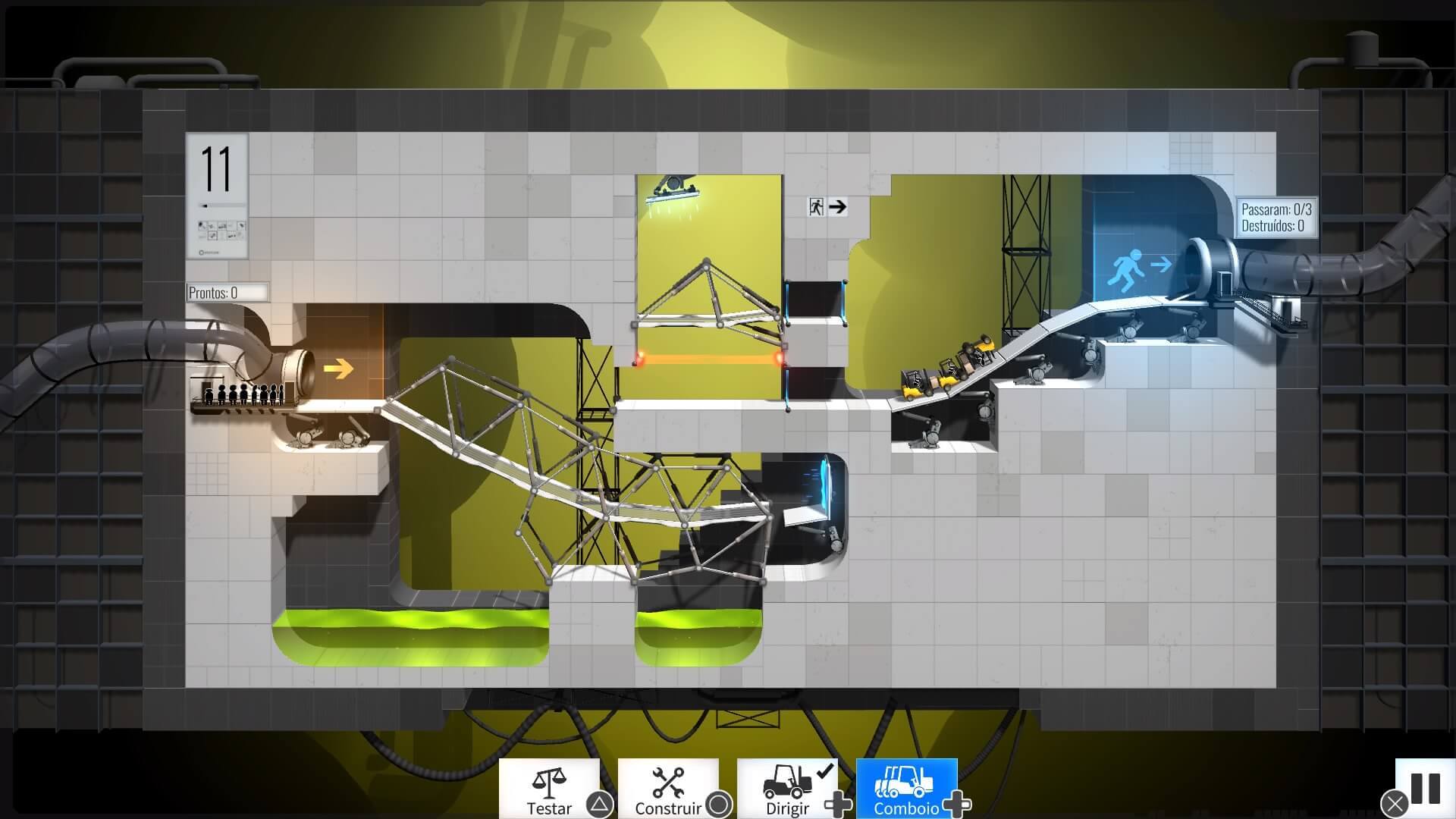Open build mode via the Construir wrench icon
The height and width of the screenshot is (819, 1456).
pos(670,782)
